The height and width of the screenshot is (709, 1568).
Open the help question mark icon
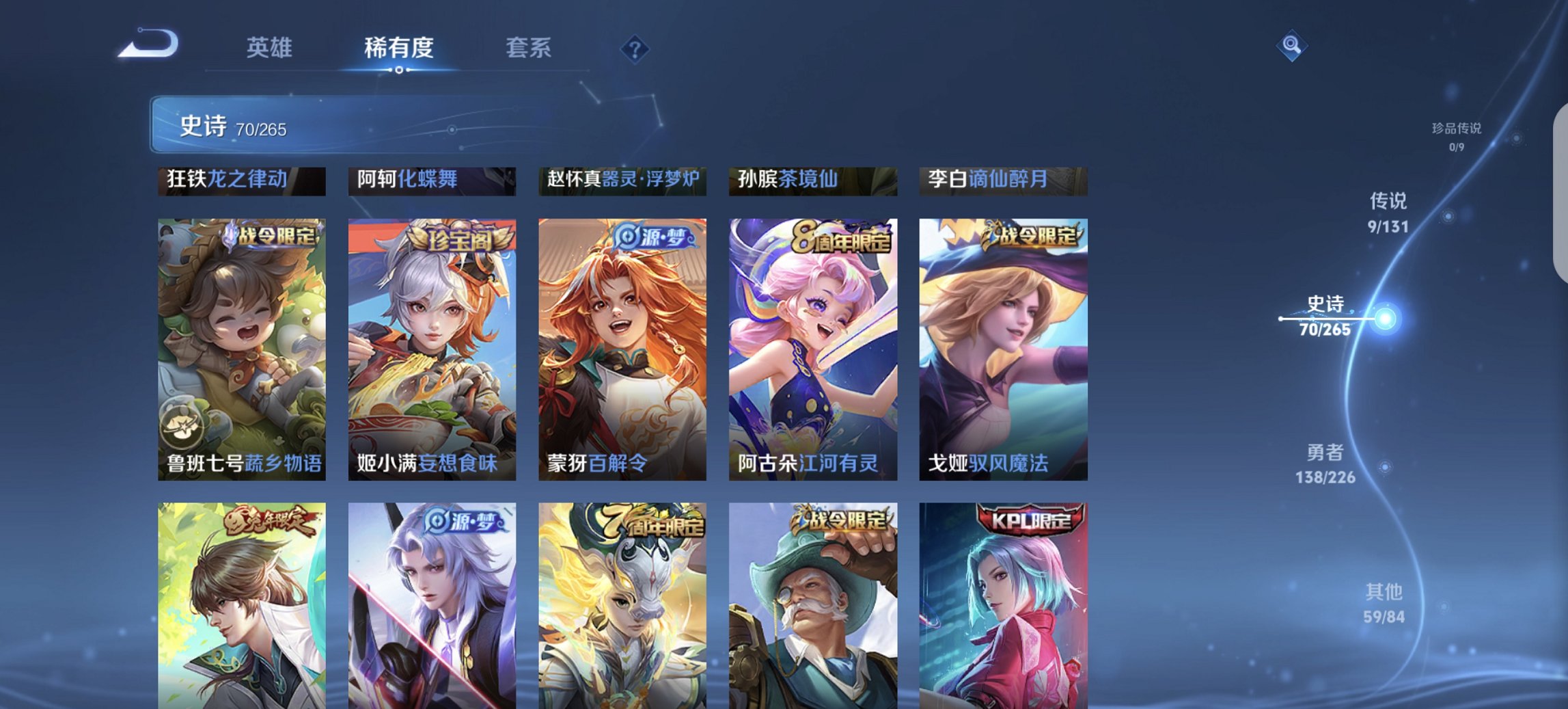(635, 50)
